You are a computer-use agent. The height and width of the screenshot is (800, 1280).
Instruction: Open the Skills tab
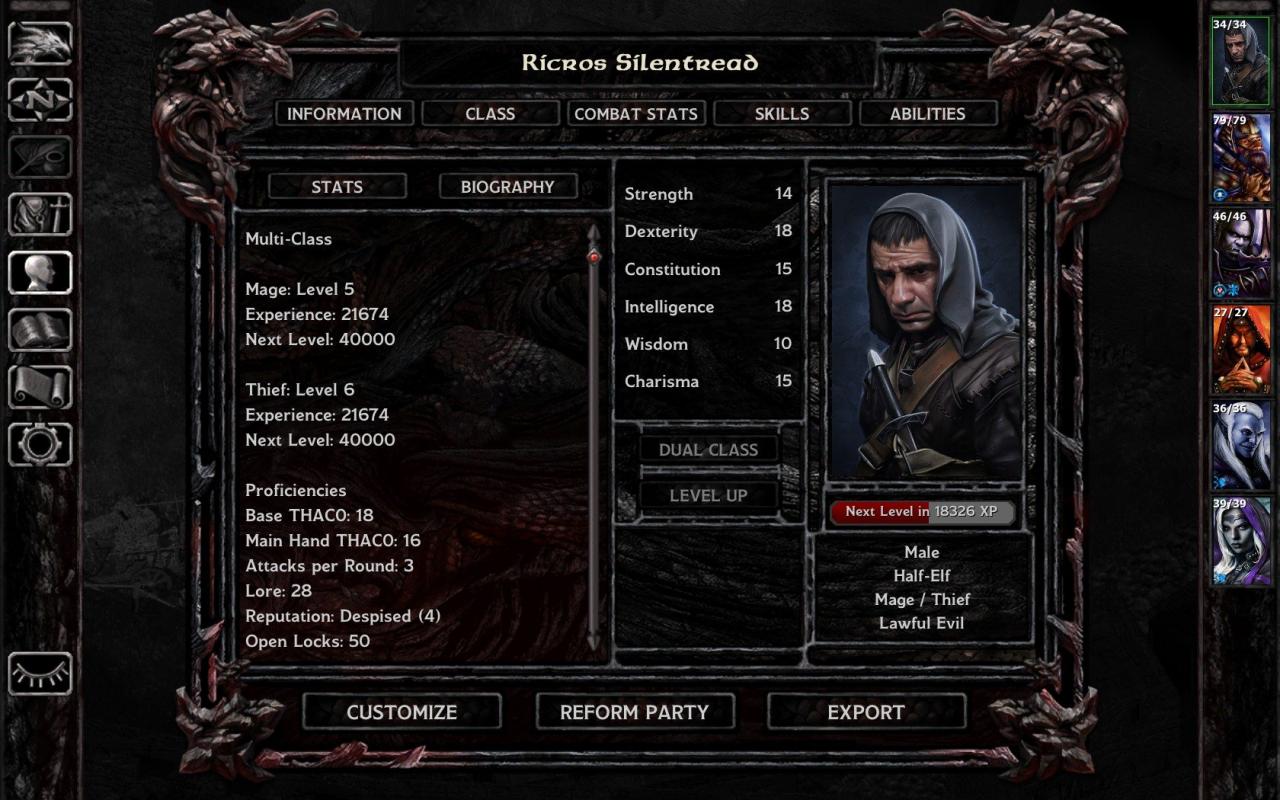coord(782,114)
